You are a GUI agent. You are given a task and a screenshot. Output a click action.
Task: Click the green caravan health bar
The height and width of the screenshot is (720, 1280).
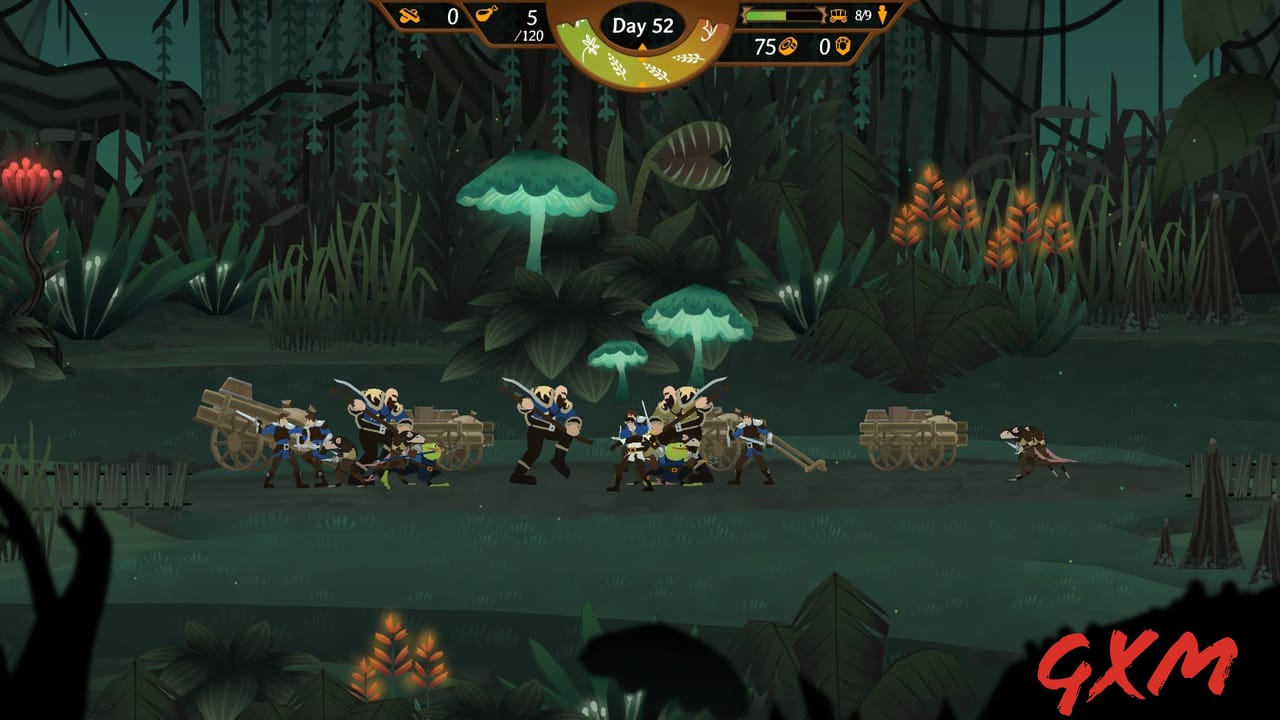(x=766, y=16)
